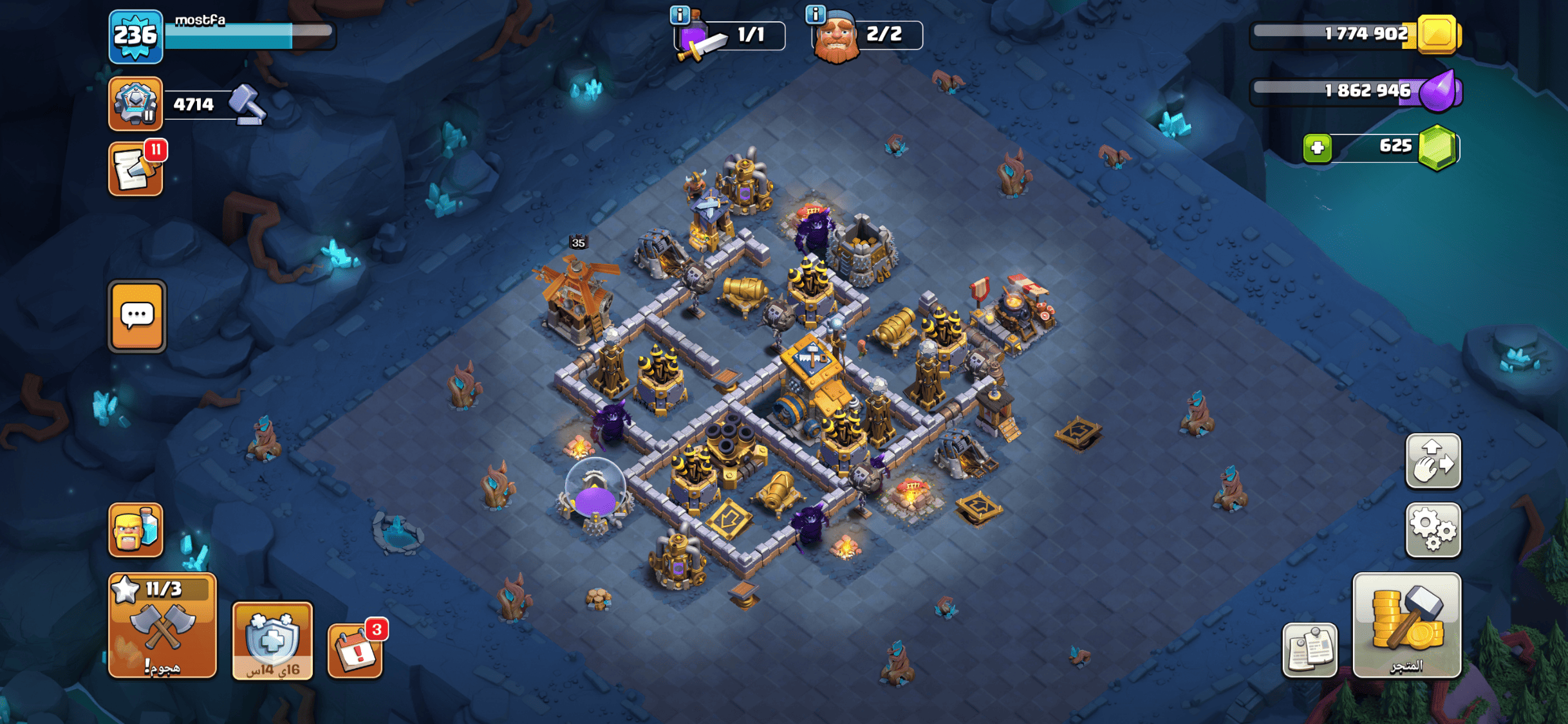Open the chat speech bubble button
This screenshot has width=1568, height=724.
pos(137,316)
